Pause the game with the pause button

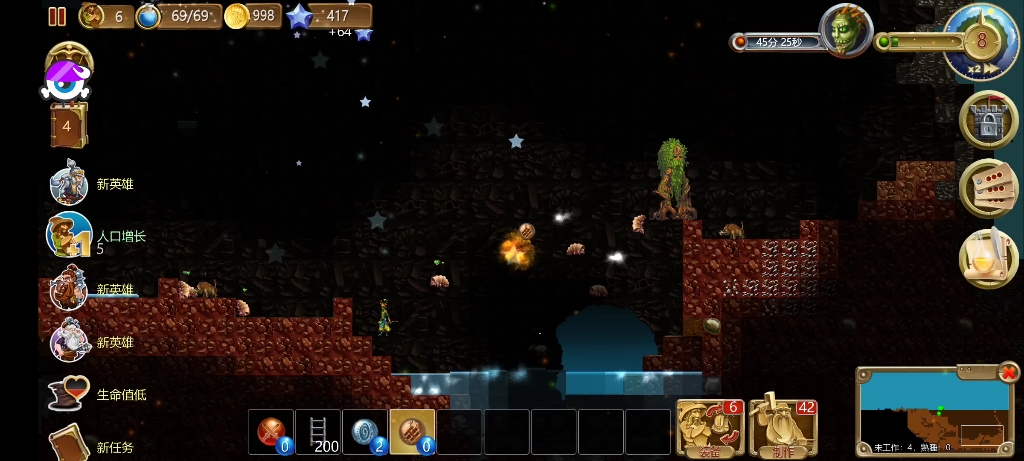[x=57, y=16]
